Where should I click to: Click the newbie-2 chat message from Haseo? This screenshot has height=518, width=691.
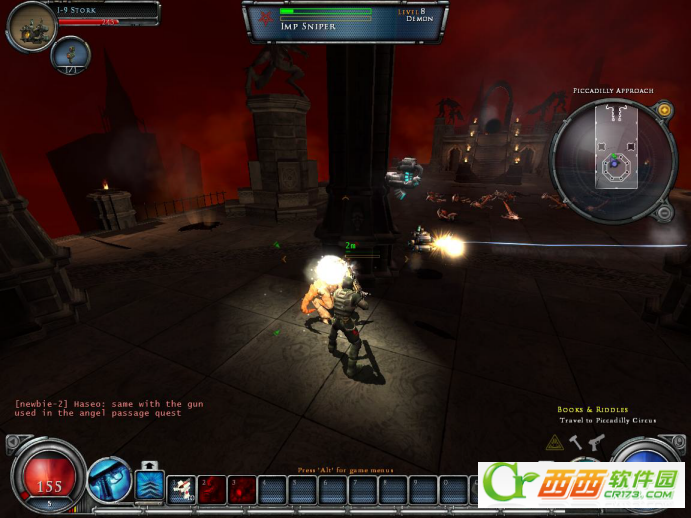click(108, 409)
